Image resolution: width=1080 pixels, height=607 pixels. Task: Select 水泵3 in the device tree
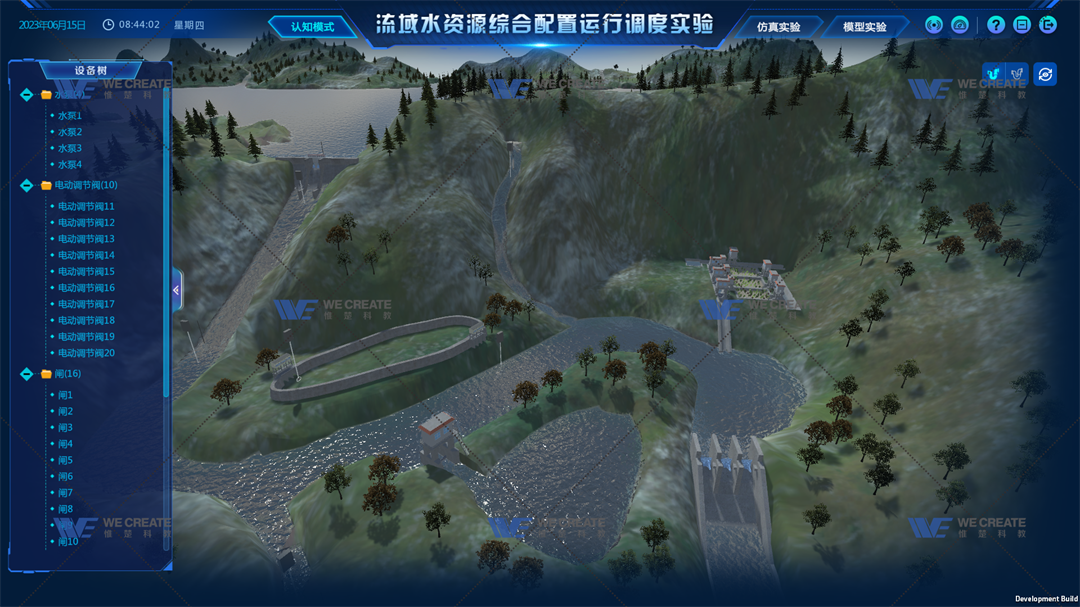point(70,148)
